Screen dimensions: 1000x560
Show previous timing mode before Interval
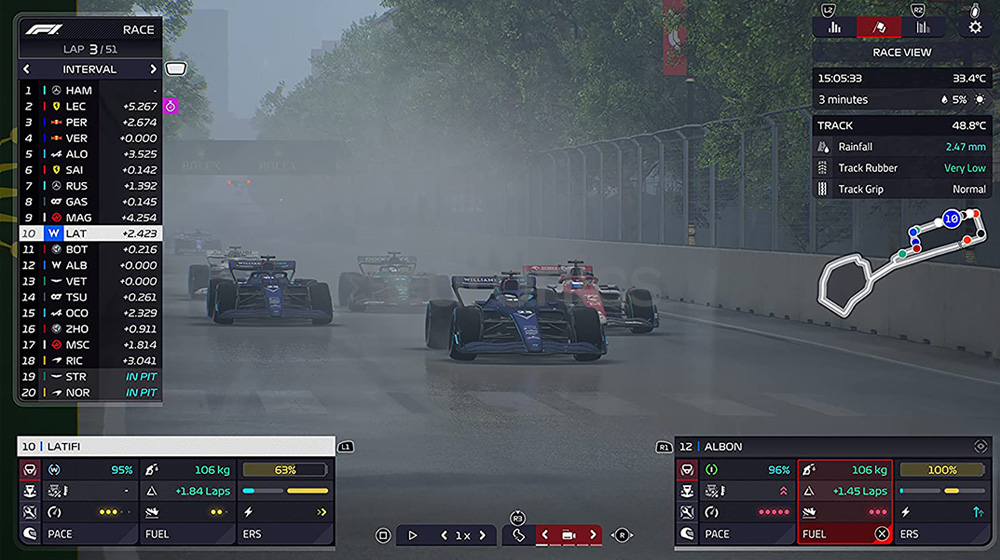pos(27,70)
